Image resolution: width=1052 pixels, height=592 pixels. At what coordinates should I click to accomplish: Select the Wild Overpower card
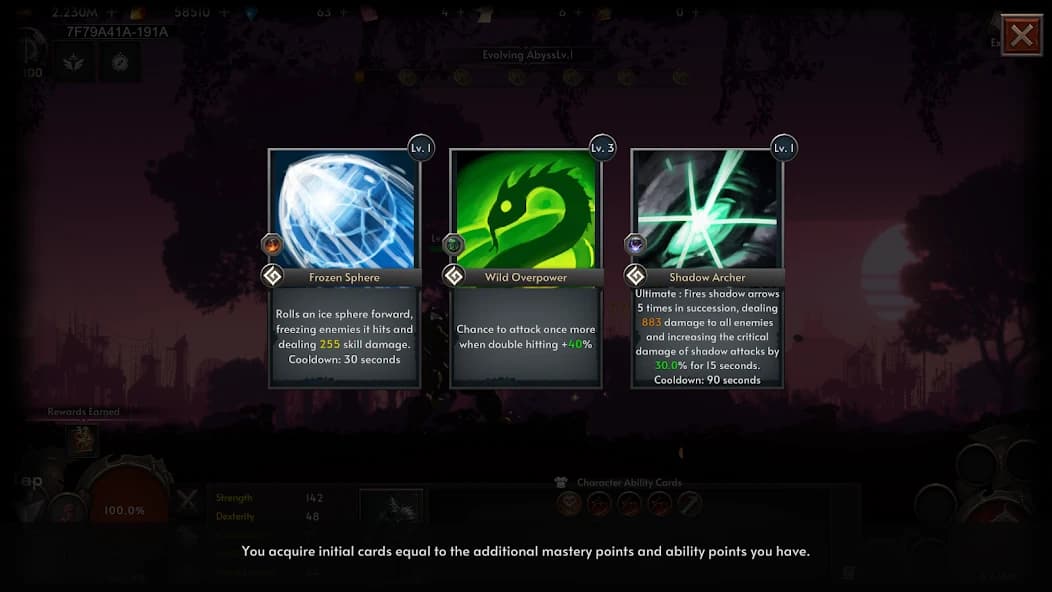click(525, 268)
